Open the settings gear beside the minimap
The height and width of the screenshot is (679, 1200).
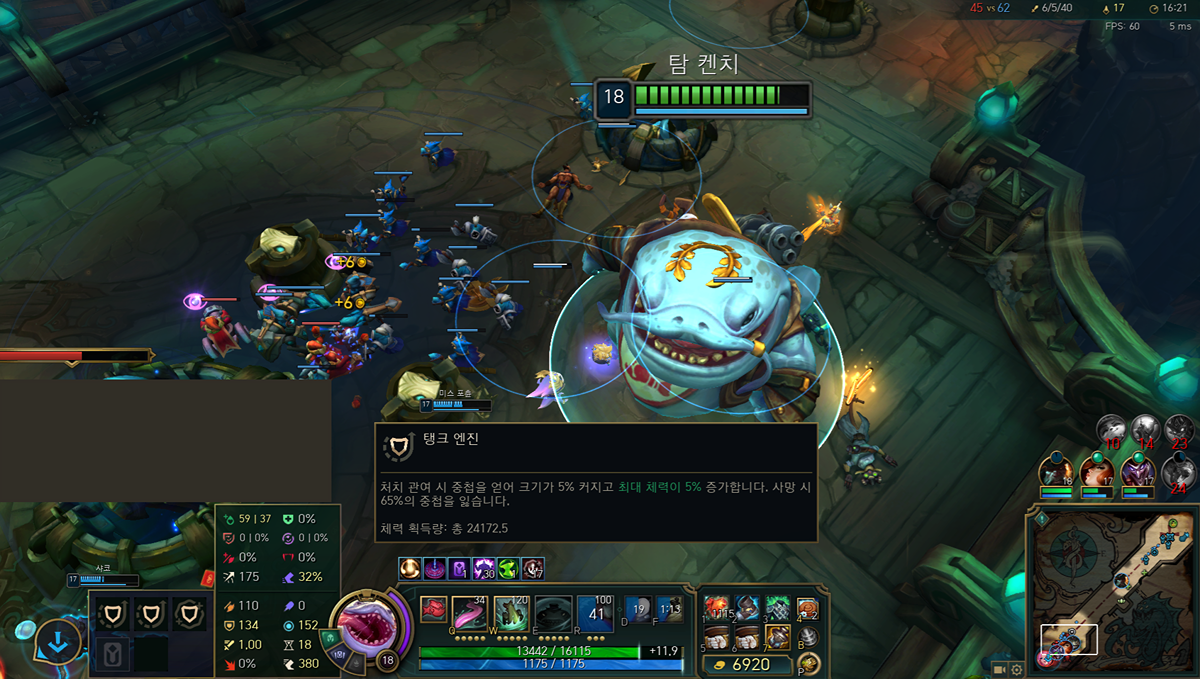click(x=1017, y=669)
